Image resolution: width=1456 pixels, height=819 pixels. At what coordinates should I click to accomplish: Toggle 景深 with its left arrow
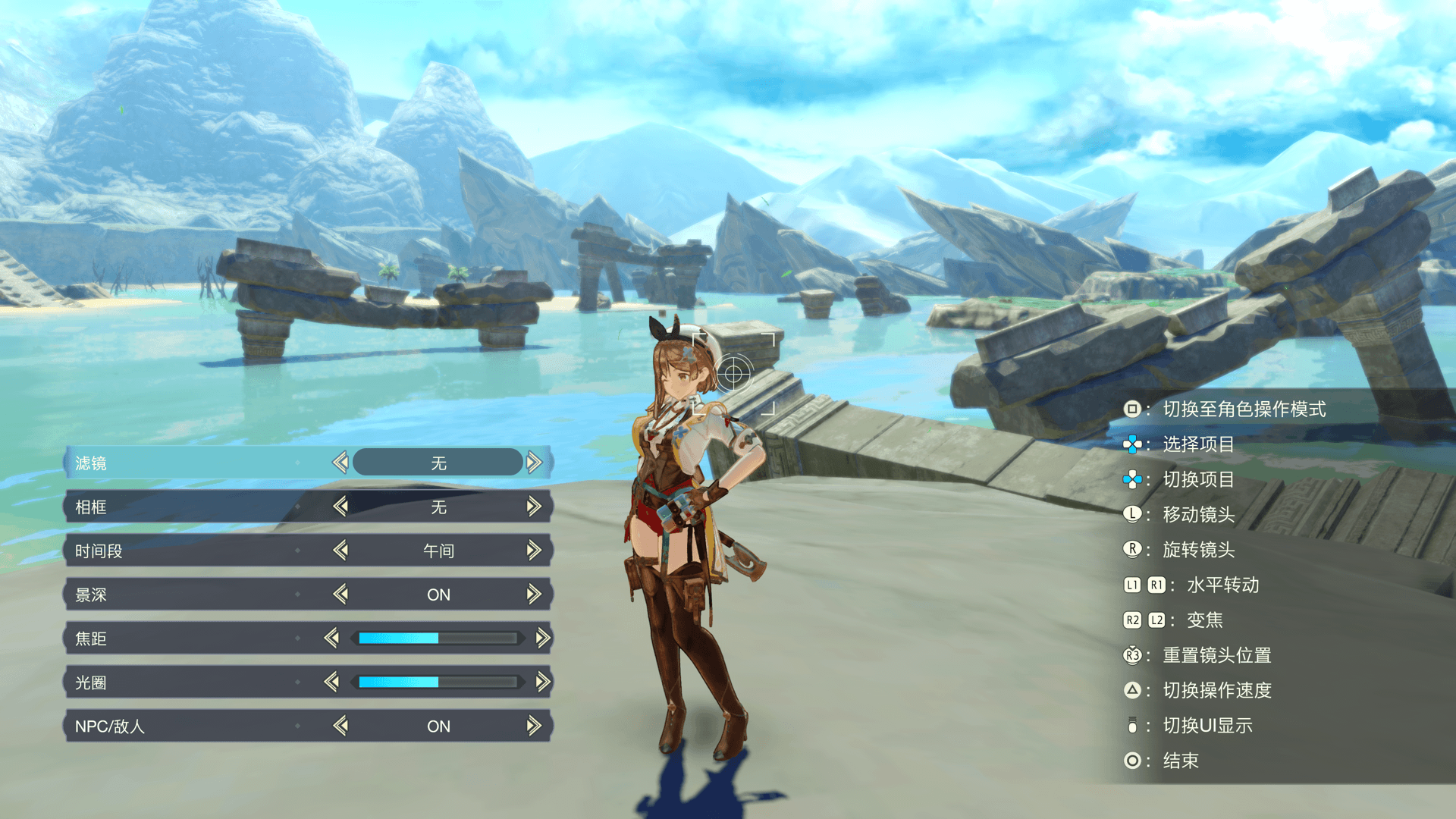(x=340, y=594)
